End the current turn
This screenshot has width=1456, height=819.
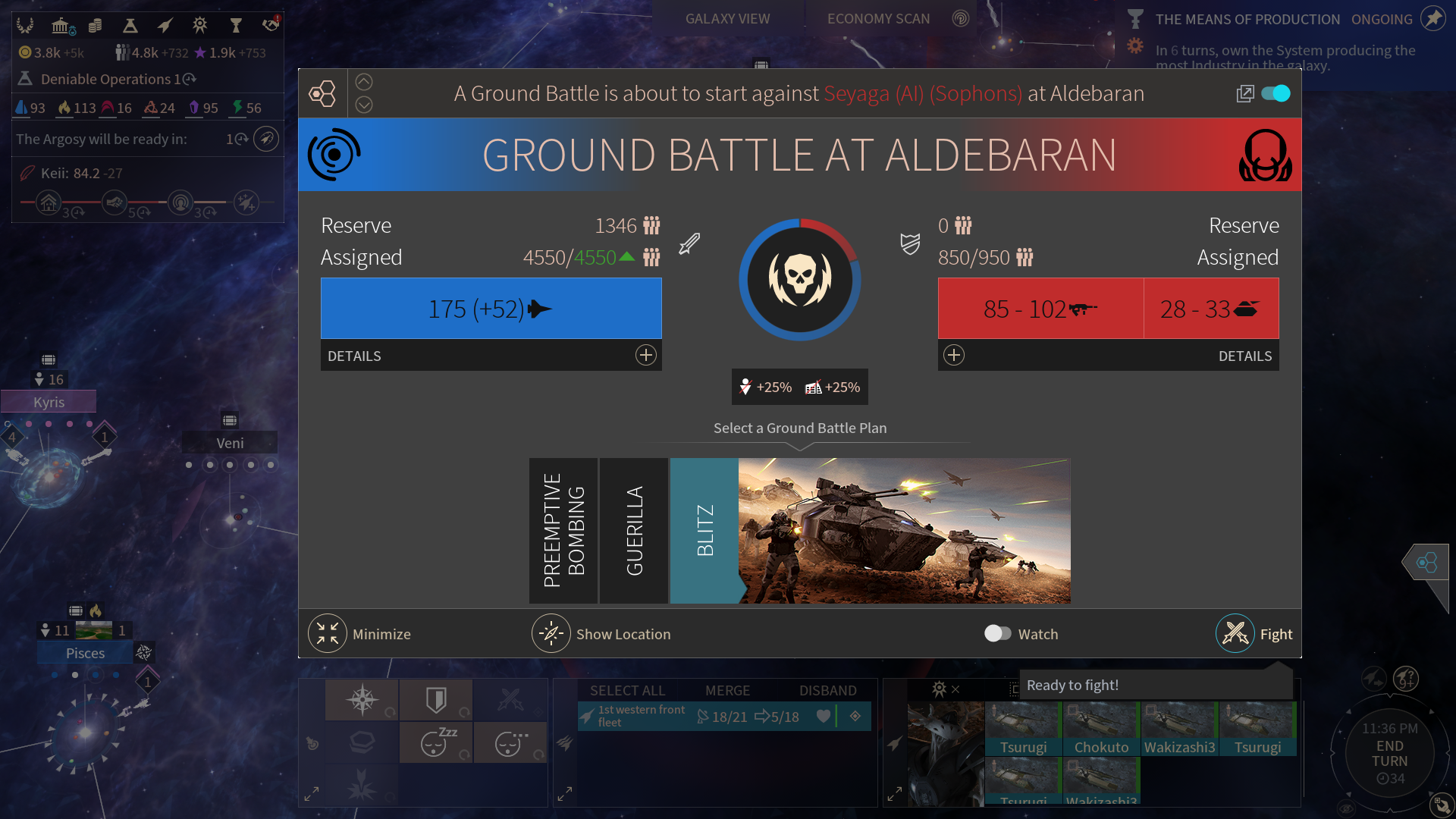coord(1390,754)
